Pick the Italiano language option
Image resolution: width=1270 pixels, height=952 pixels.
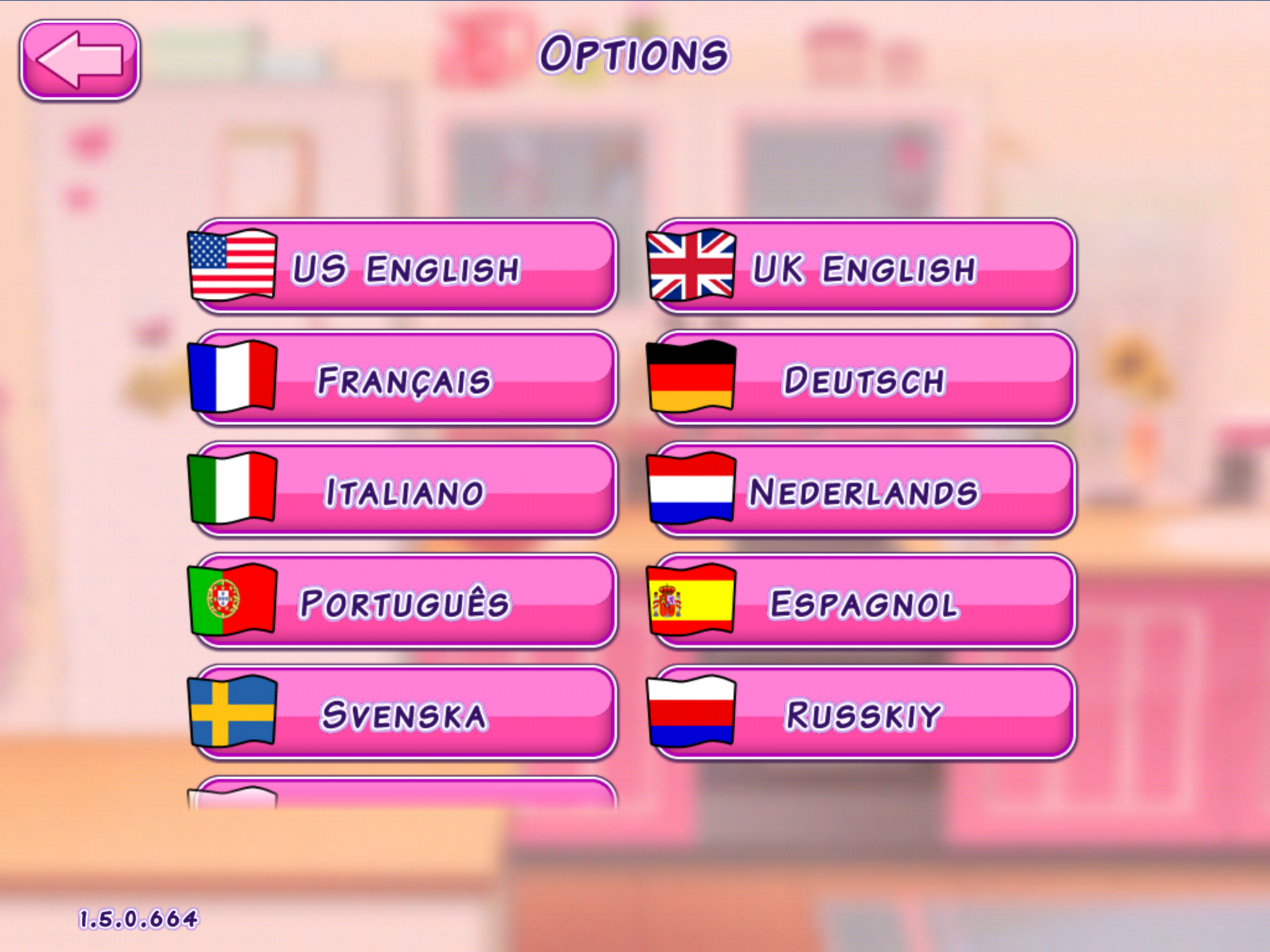404,490
